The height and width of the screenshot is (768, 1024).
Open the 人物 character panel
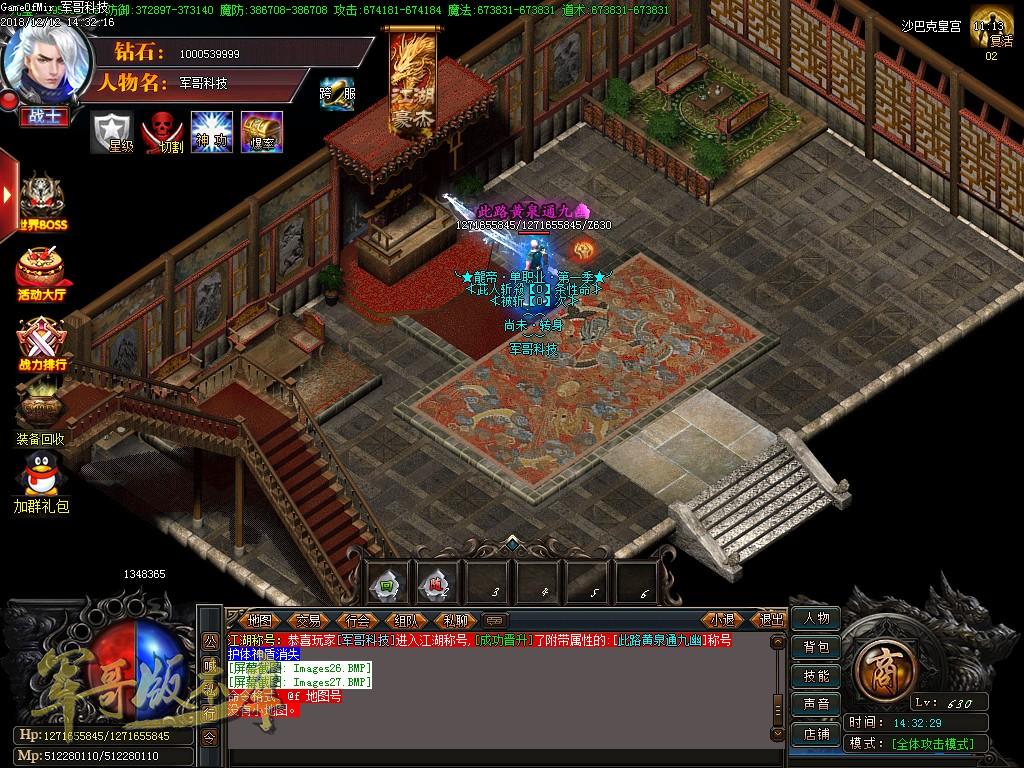(816, 619)
